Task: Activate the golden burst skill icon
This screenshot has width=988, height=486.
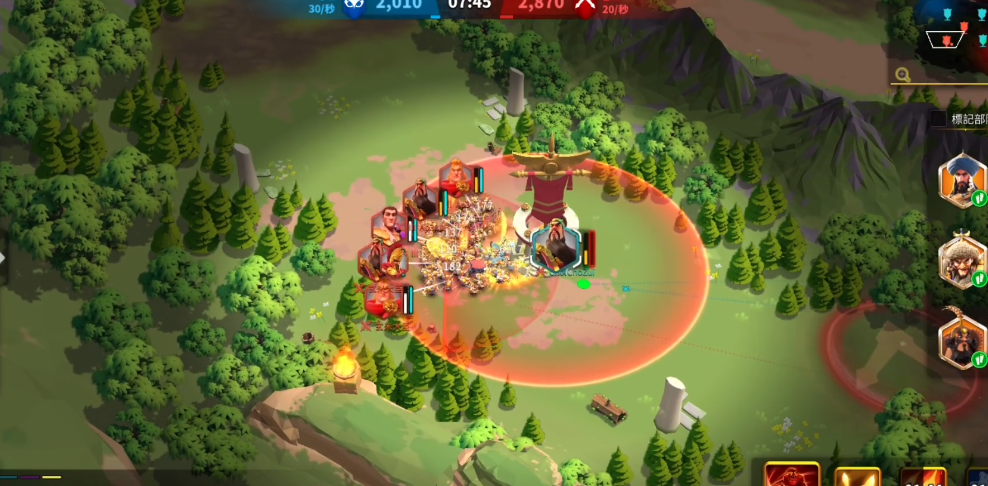Action: [x=857, y=477]
